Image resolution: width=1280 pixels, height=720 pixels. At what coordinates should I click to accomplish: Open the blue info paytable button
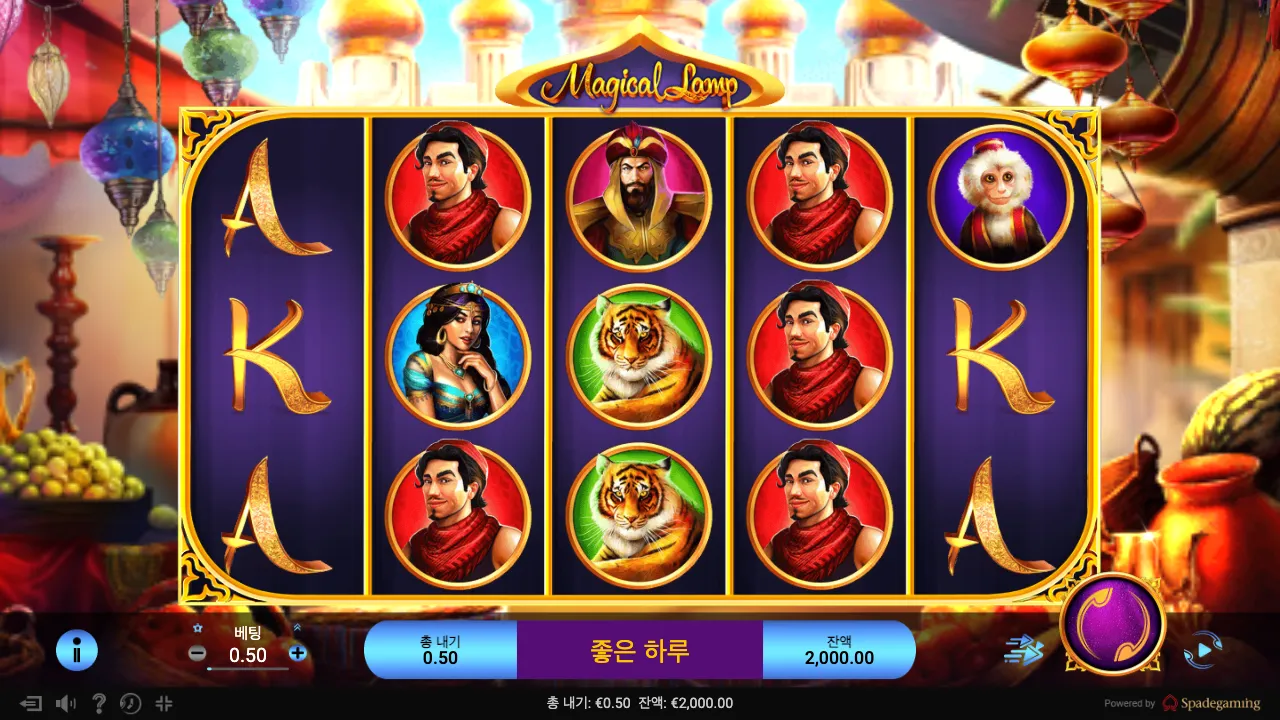pos(76,650)
